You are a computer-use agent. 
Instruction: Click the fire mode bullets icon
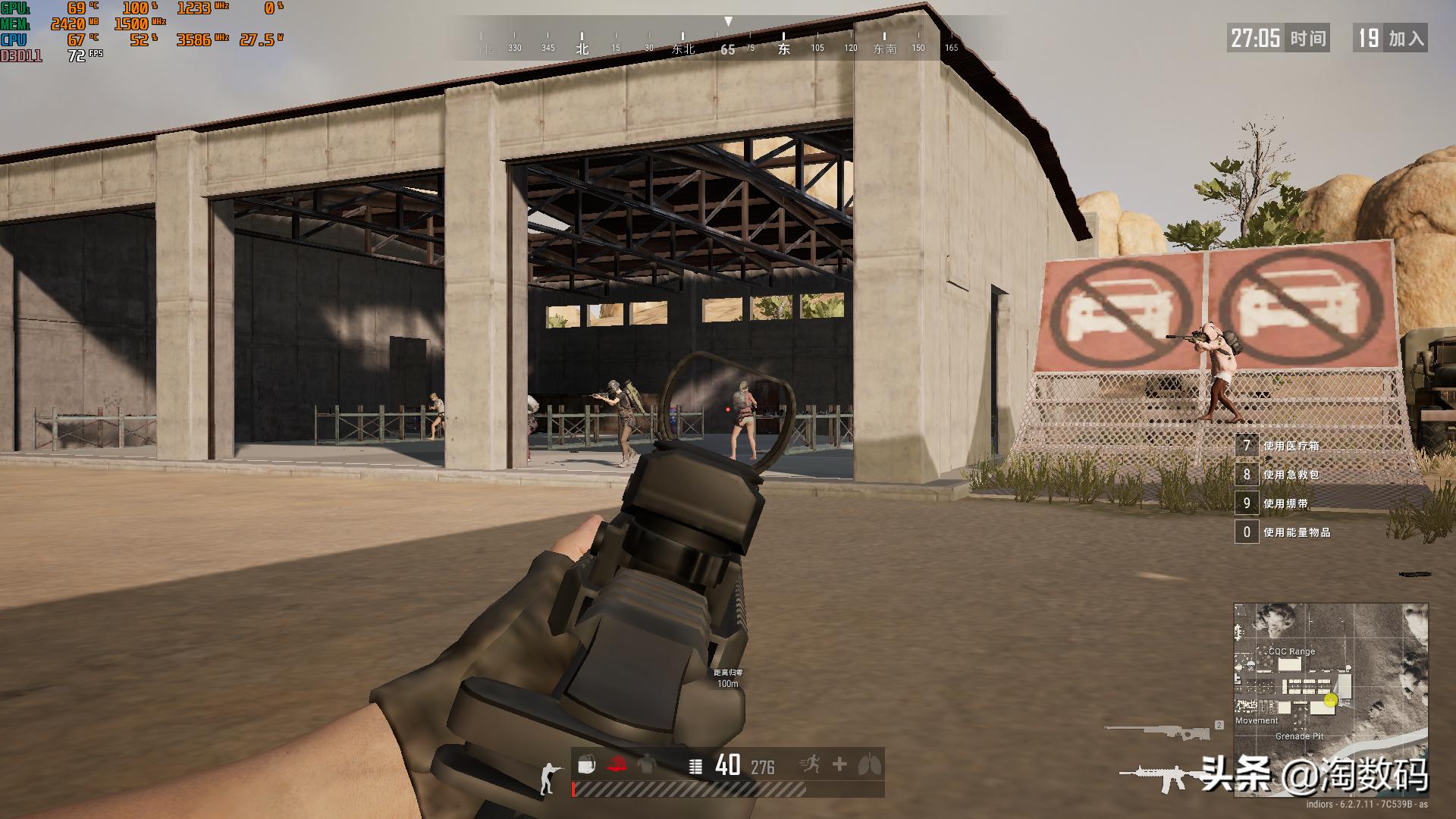(x=695, y=767)
